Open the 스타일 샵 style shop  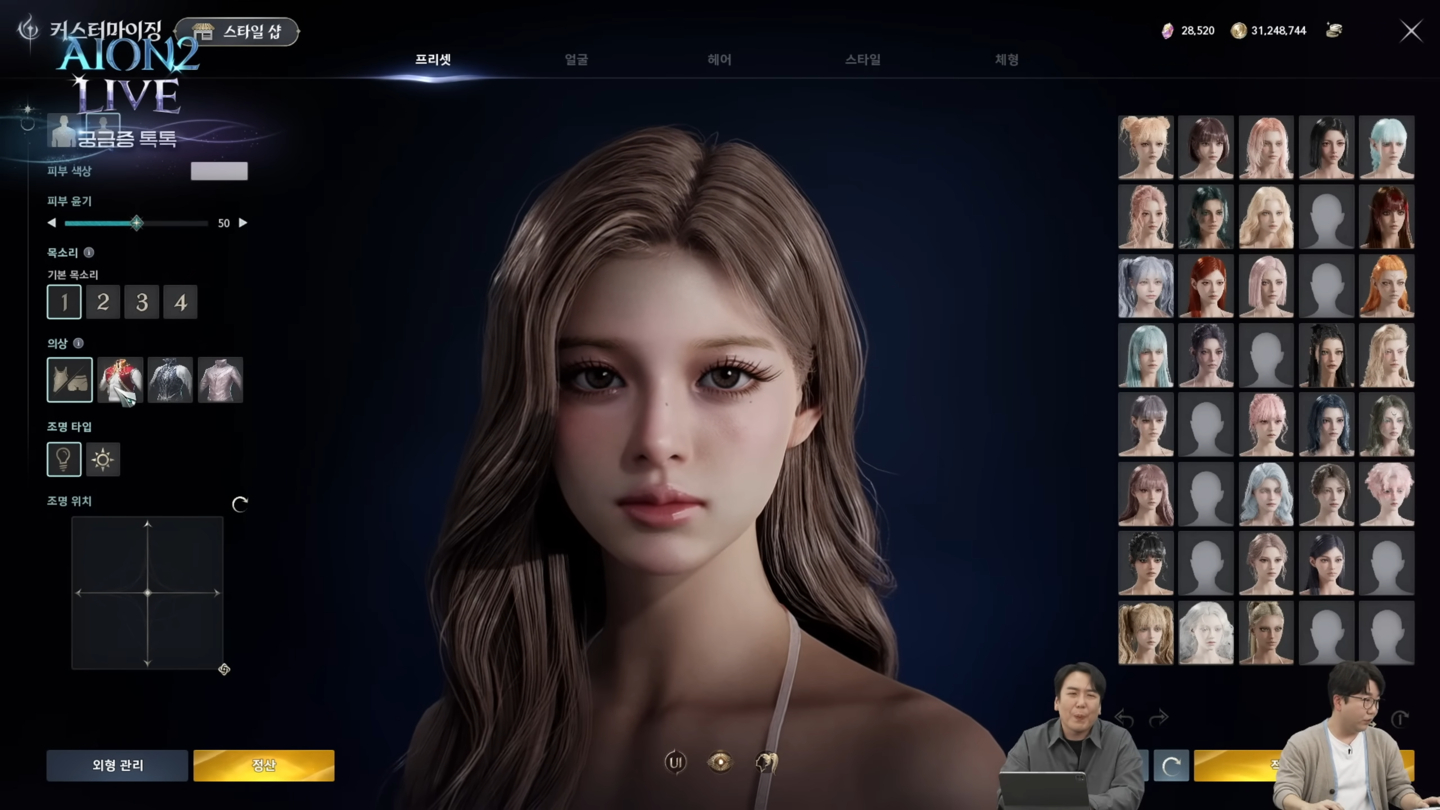pyautogui.click(x=237, y=31)
